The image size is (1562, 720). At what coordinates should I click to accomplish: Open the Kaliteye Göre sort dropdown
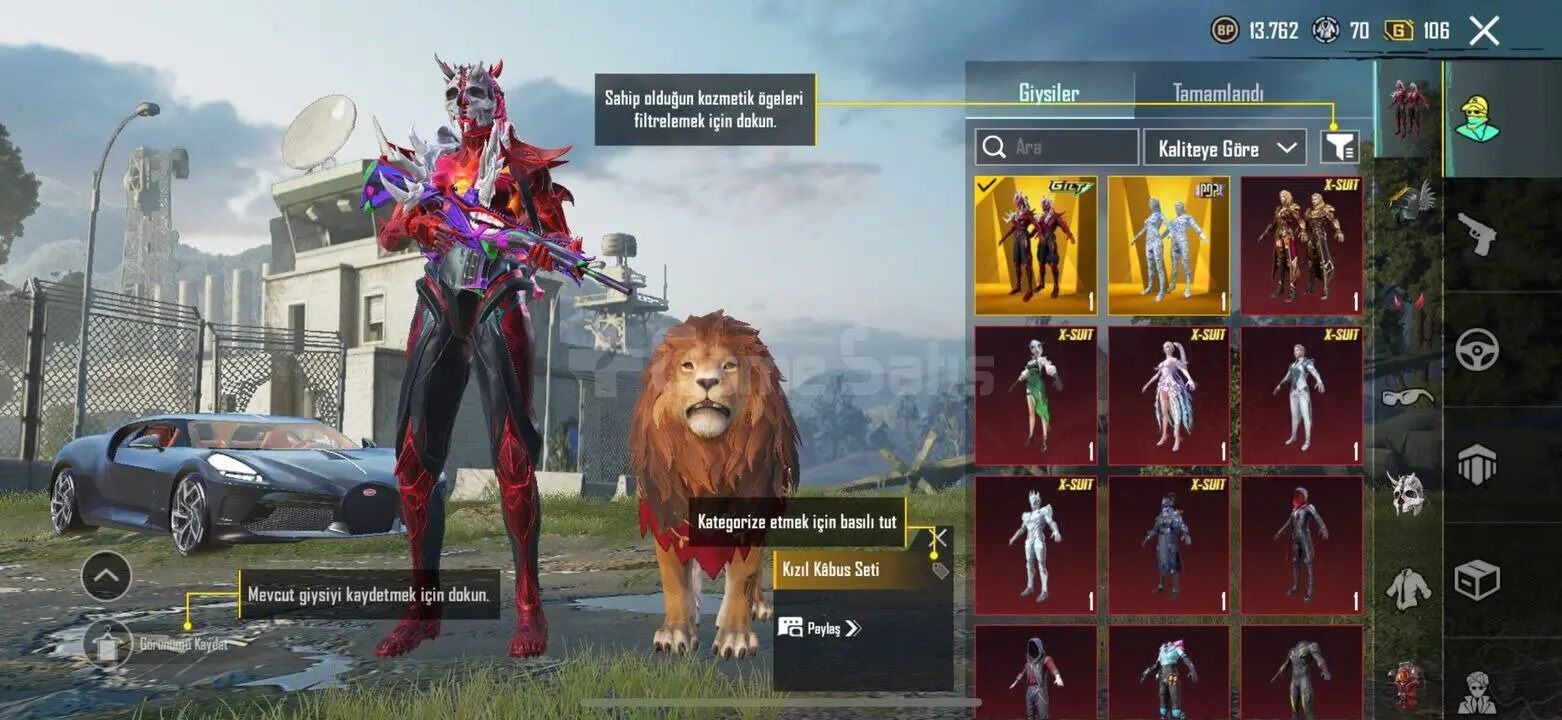click(x=1225, y=148)
